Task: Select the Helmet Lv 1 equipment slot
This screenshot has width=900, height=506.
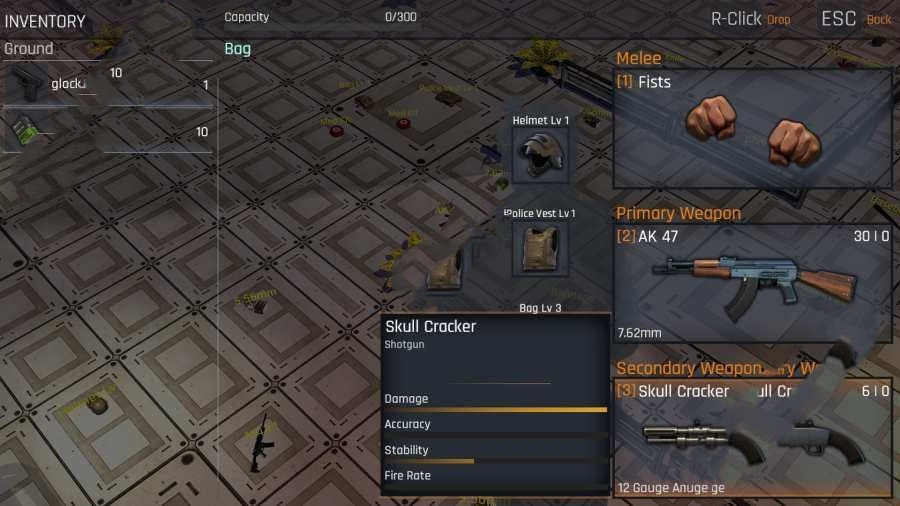Action: pos(540,155)
